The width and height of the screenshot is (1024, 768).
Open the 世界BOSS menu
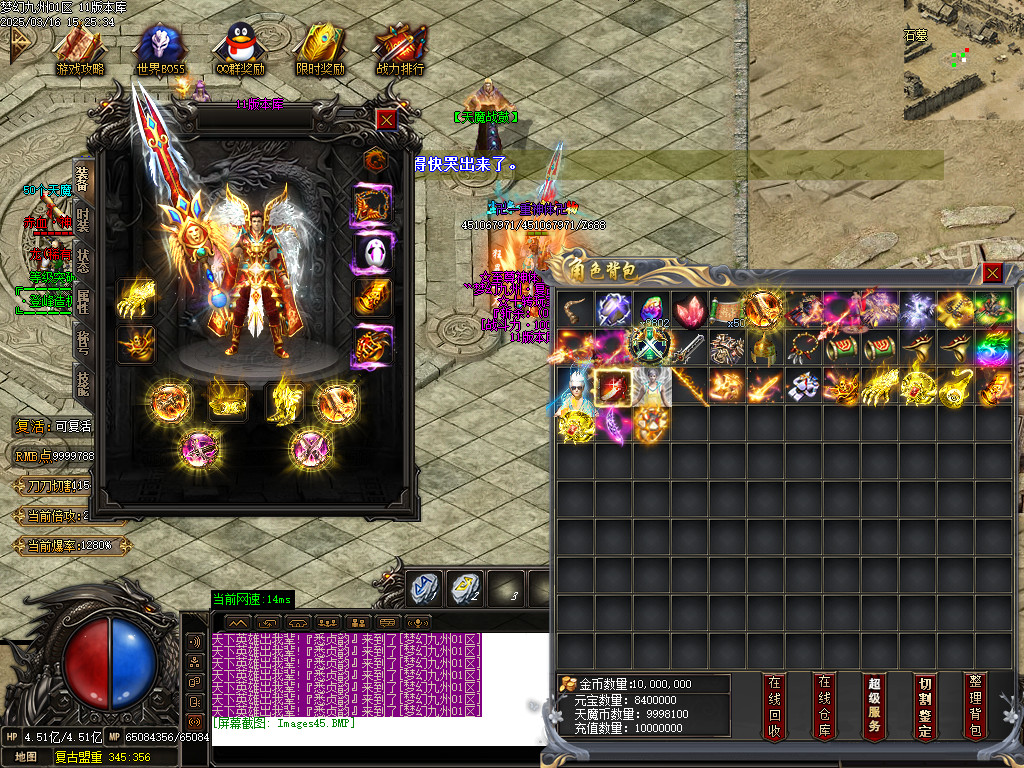(160, 50)
